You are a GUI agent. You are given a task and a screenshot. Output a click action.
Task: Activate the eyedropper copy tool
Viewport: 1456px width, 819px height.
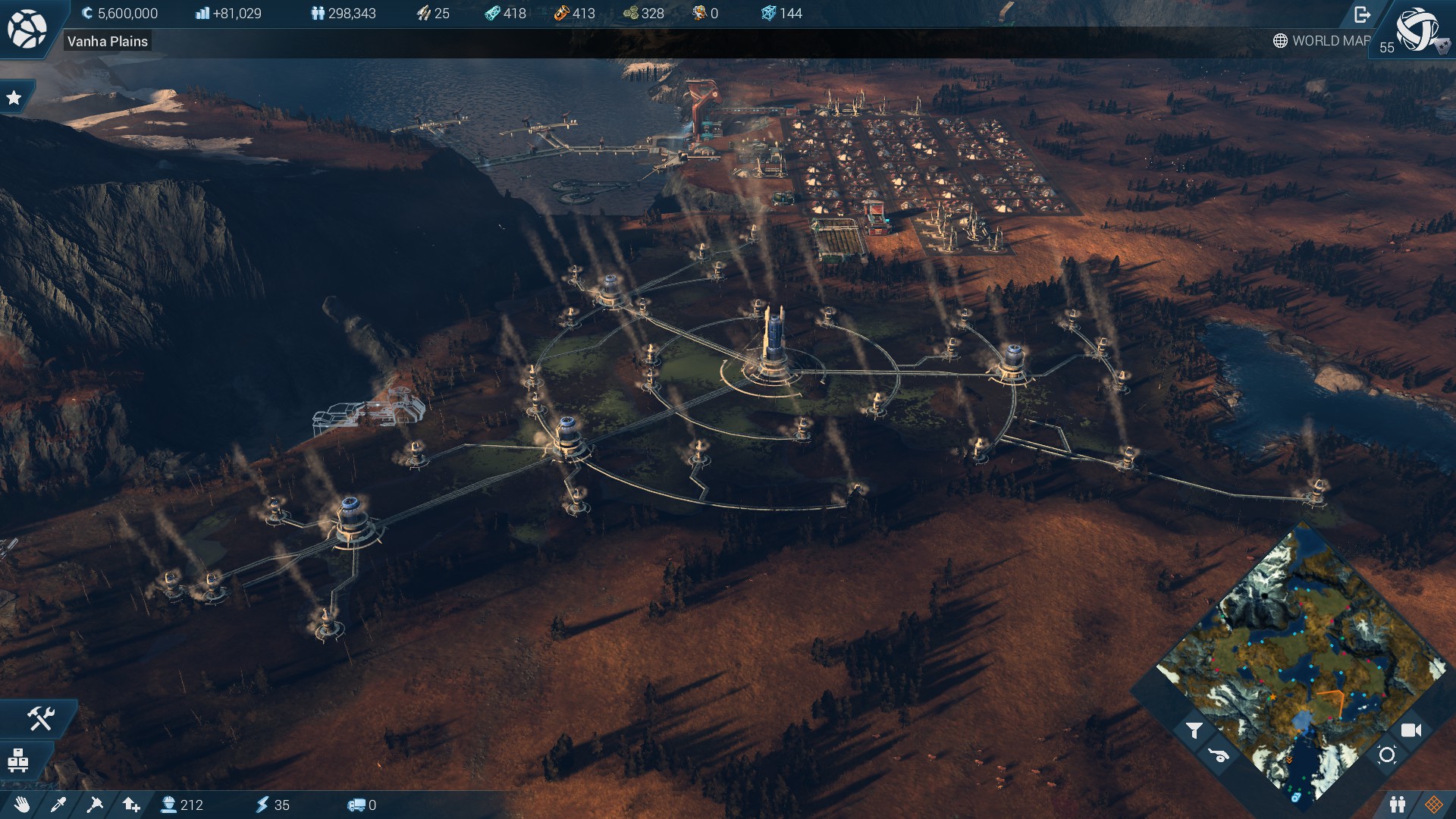pyautogui.click(x=58, y=805)
